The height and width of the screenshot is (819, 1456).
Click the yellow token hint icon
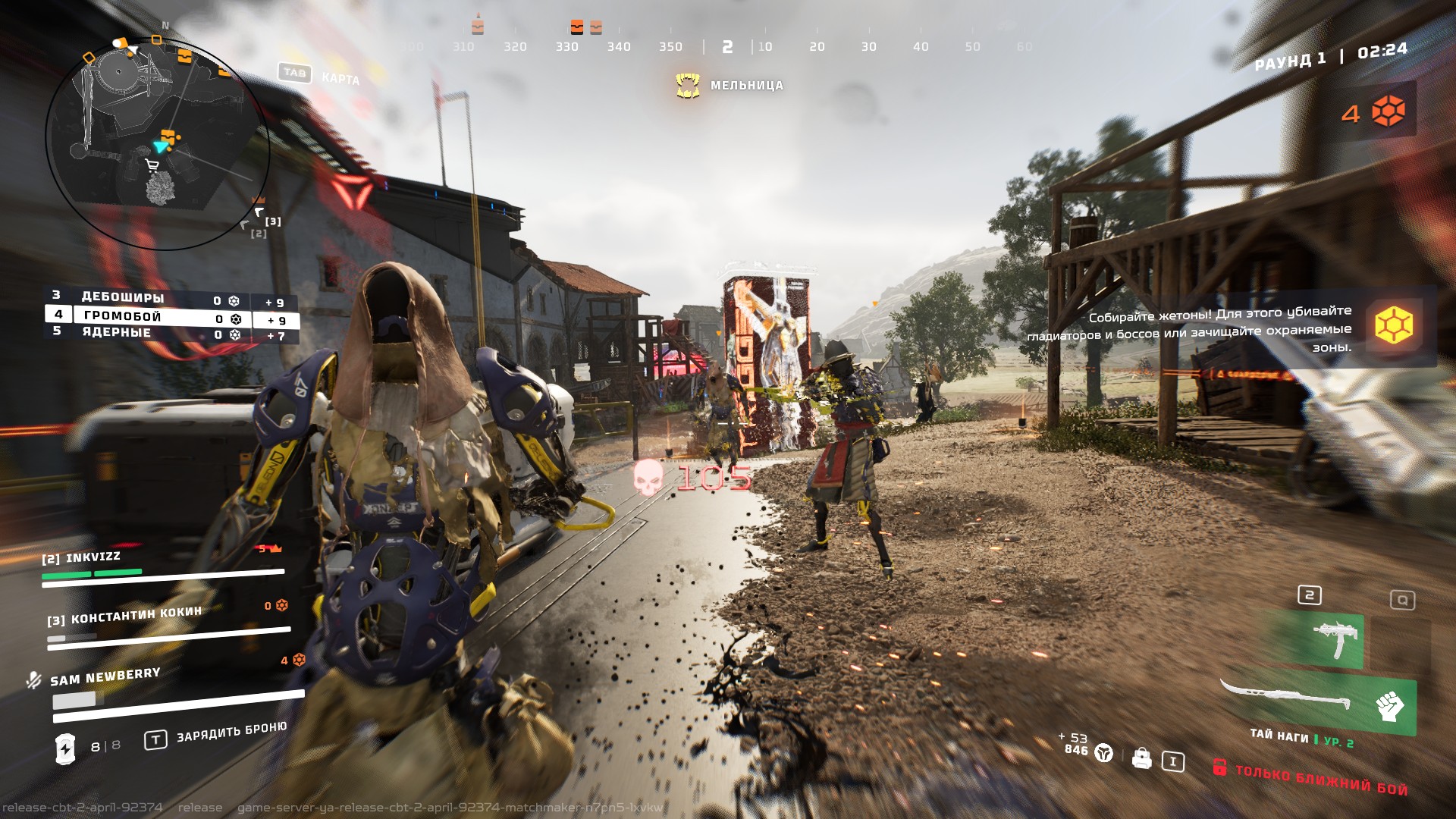click(x=1394, y=325)
